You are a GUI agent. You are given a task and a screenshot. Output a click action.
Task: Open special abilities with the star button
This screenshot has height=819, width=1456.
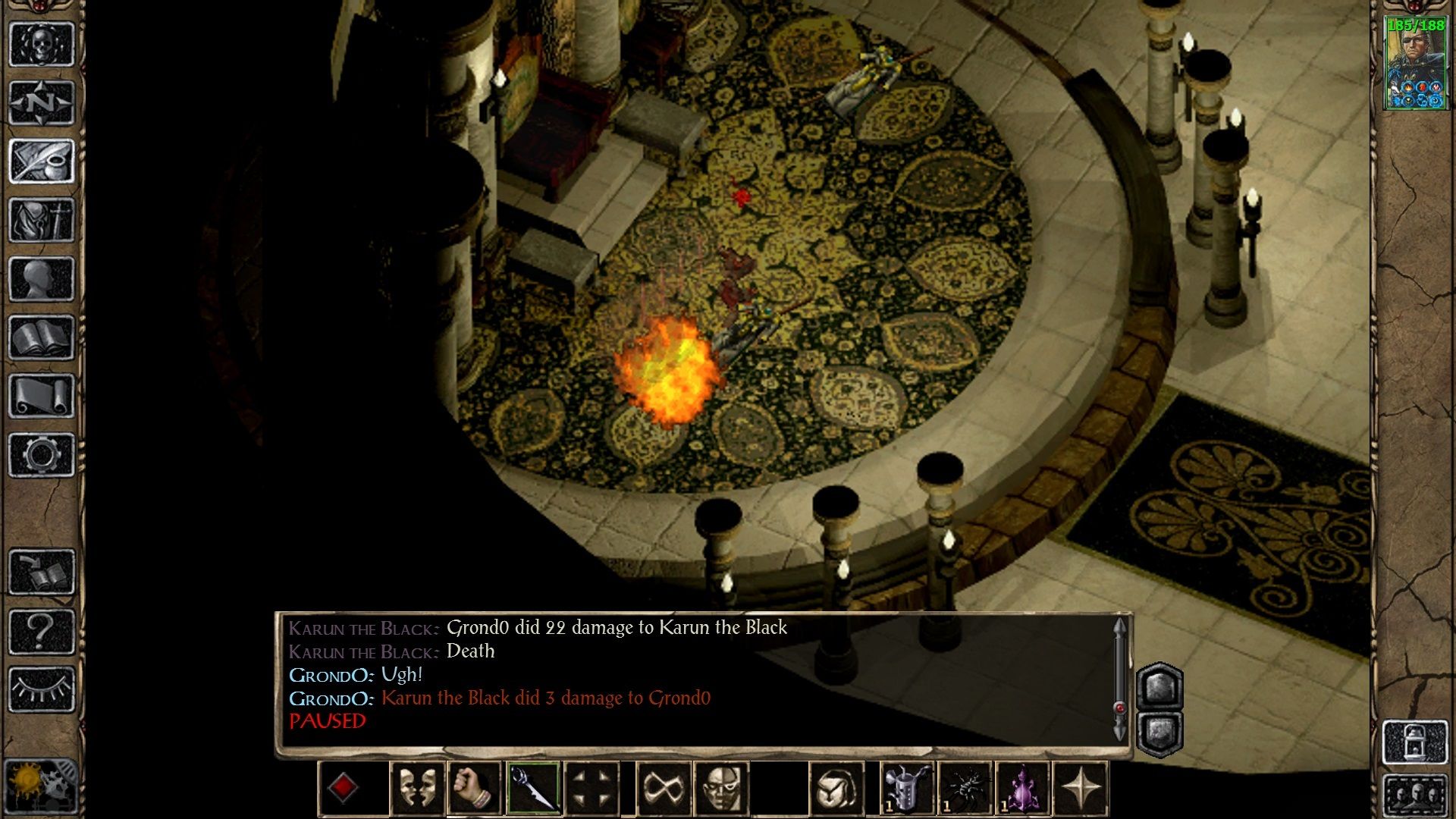coord(1081,788)
